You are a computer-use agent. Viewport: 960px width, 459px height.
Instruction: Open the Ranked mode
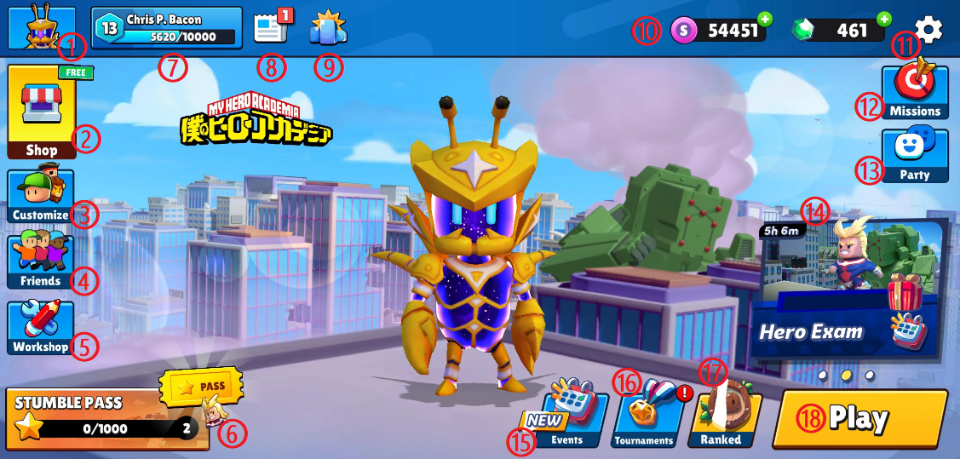(x=723, y=418)
